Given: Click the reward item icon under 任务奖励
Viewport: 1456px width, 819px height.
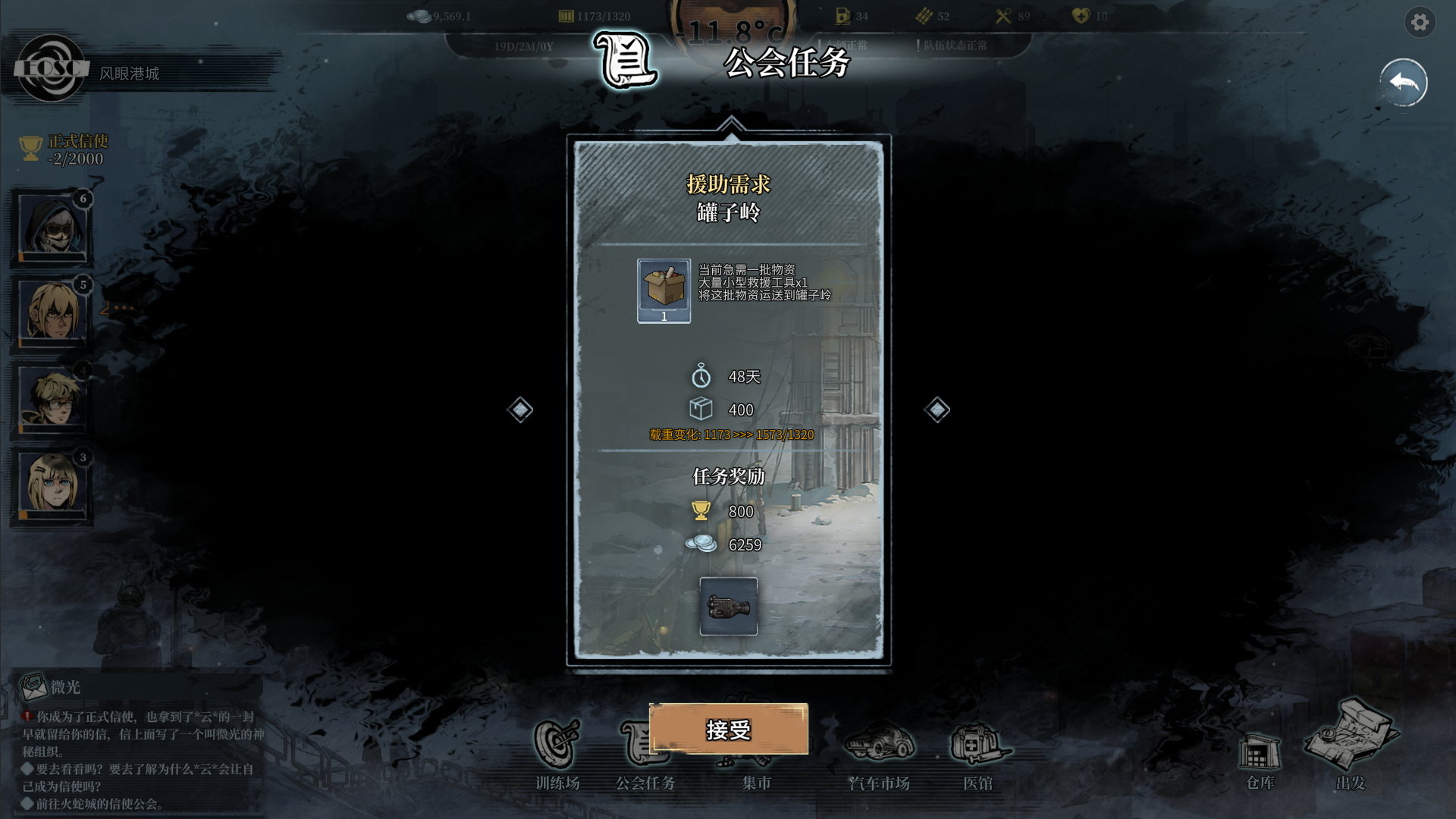Looking at the screenshot, I should pyautogui.click(x=729, y=607).
